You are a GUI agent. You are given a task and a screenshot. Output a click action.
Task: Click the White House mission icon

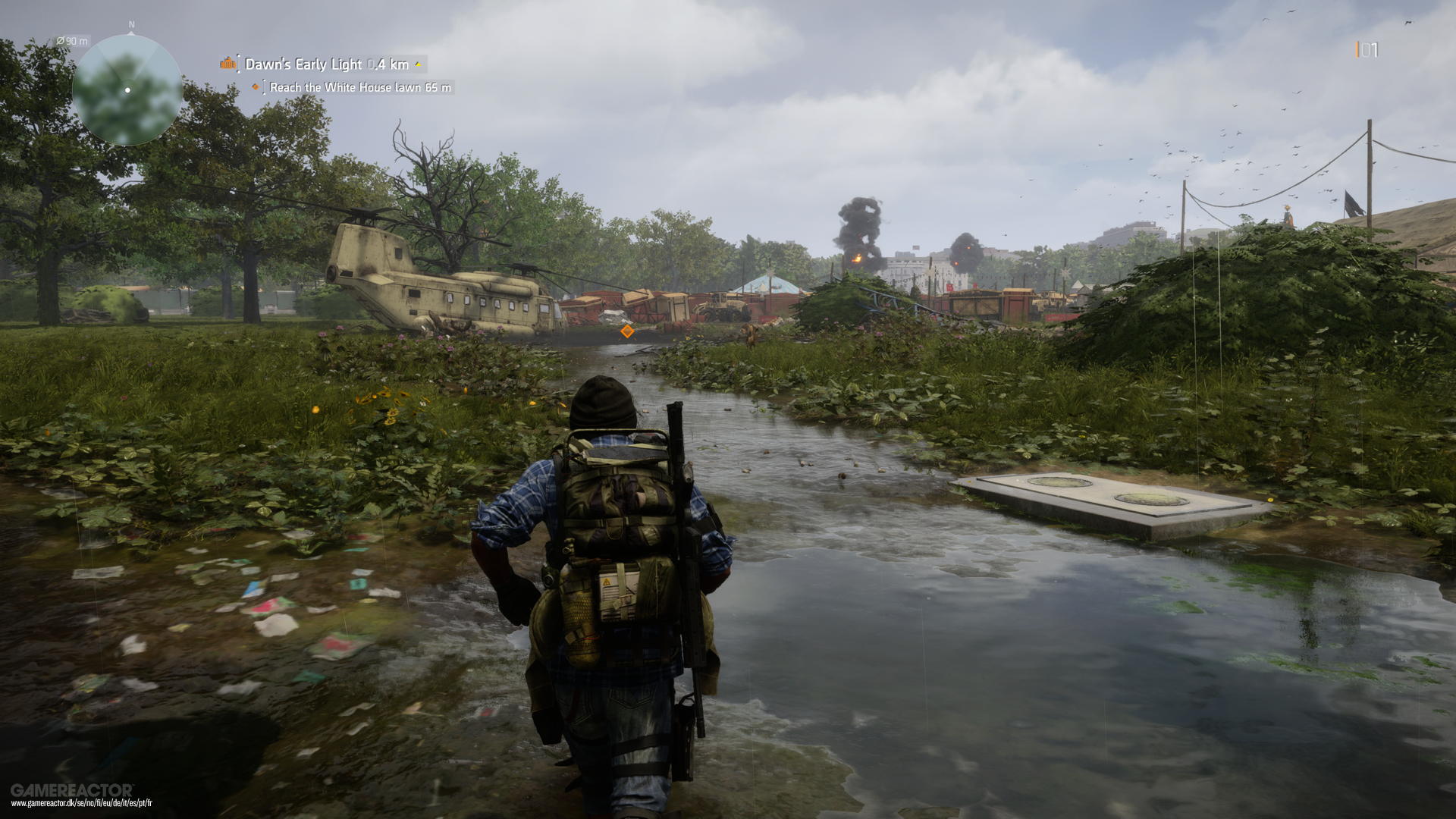click(227, 64)
